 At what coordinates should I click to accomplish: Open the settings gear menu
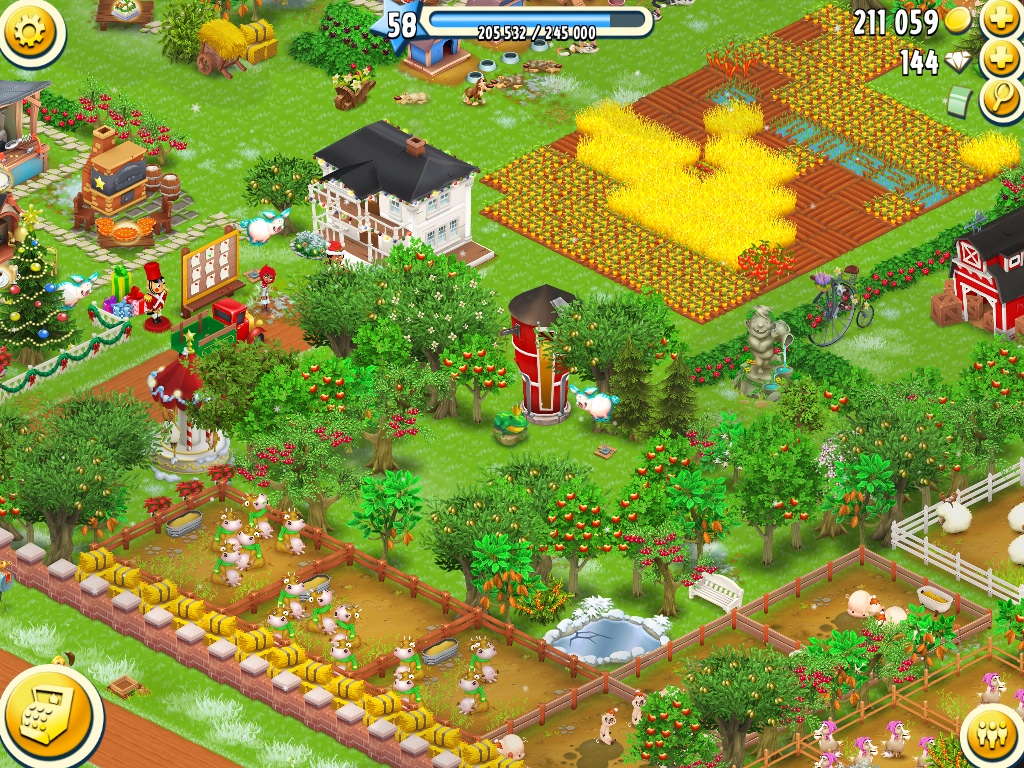[32, 31]
